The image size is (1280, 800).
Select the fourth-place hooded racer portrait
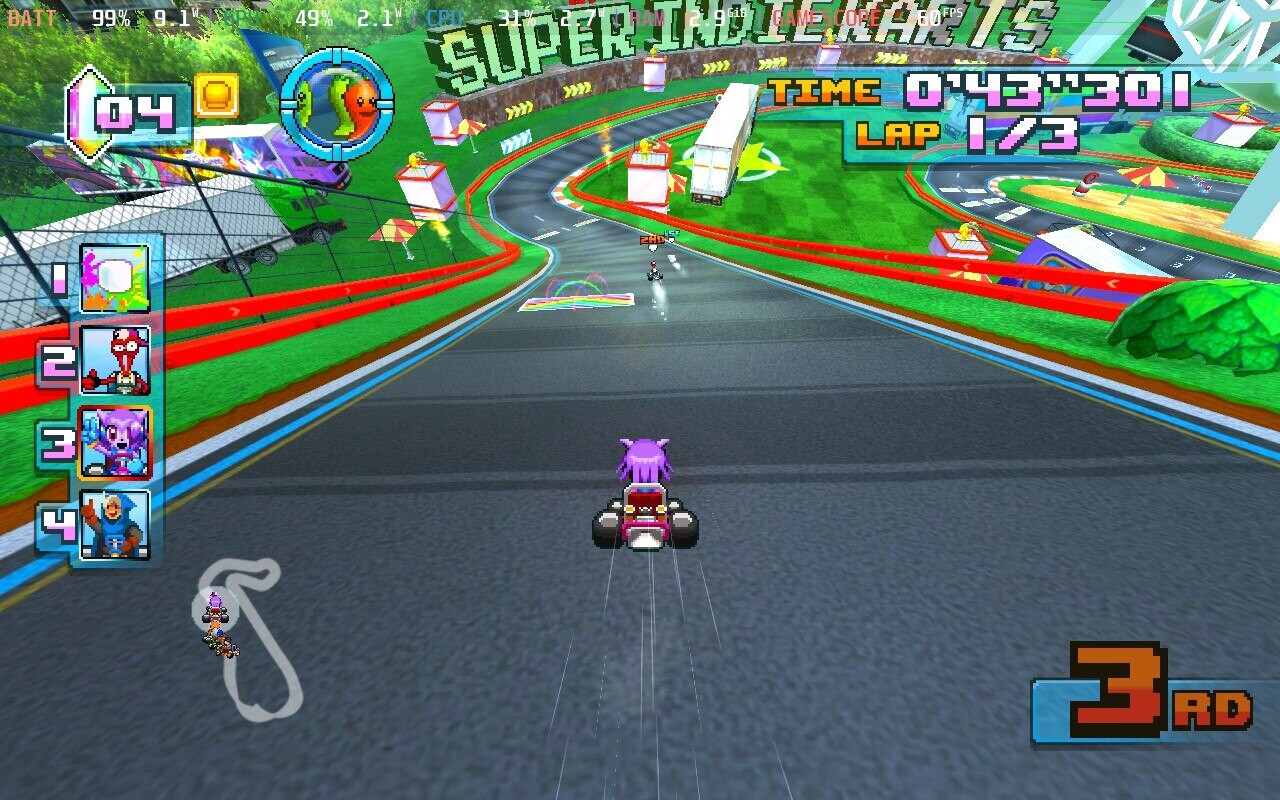click(115, 524)
